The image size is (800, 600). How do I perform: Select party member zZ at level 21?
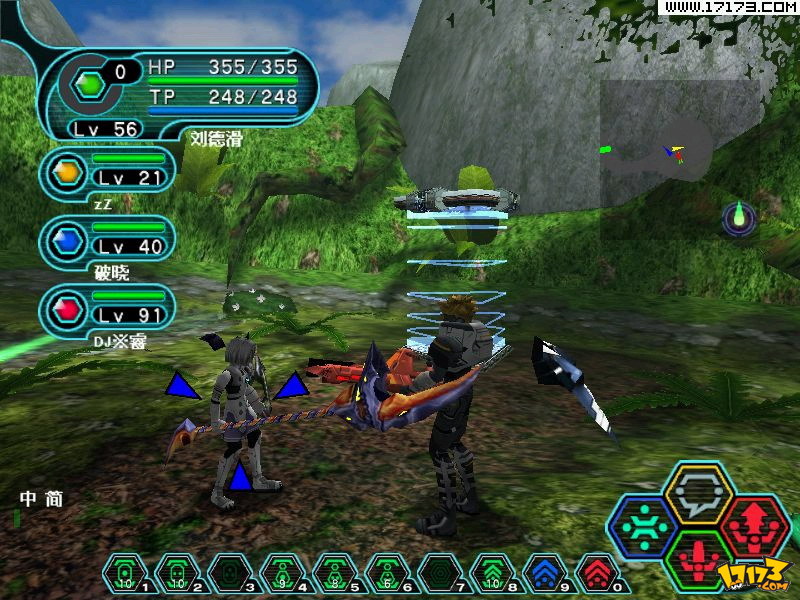[x=108, y=174]
